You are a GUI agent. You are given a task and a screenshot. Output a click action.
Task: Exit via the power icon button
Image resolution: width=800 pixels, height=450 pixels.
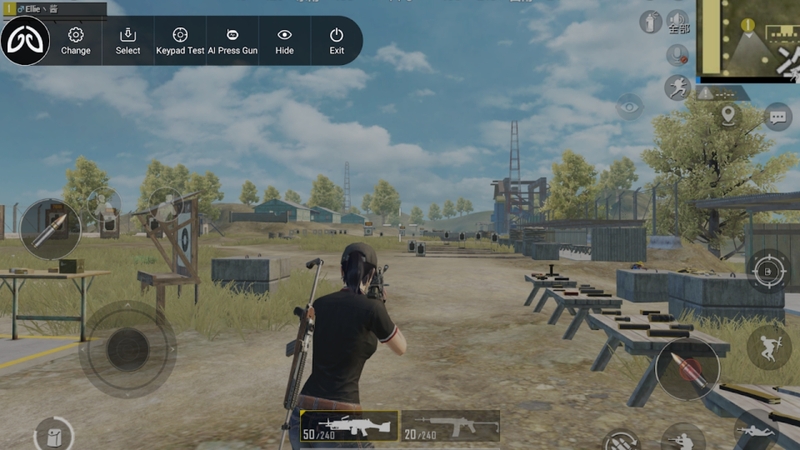pos(337,41)
